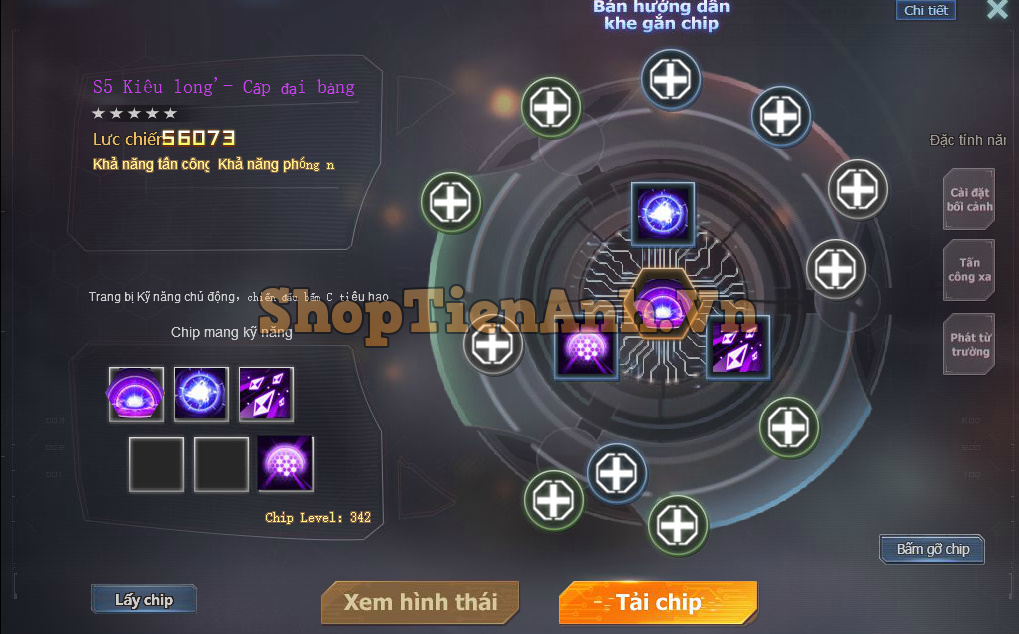The height and width of the screenshot is (634, 1019).
Task: Select the Cài đặt bối cảnh trait
Action: click(x=970, y=200)
